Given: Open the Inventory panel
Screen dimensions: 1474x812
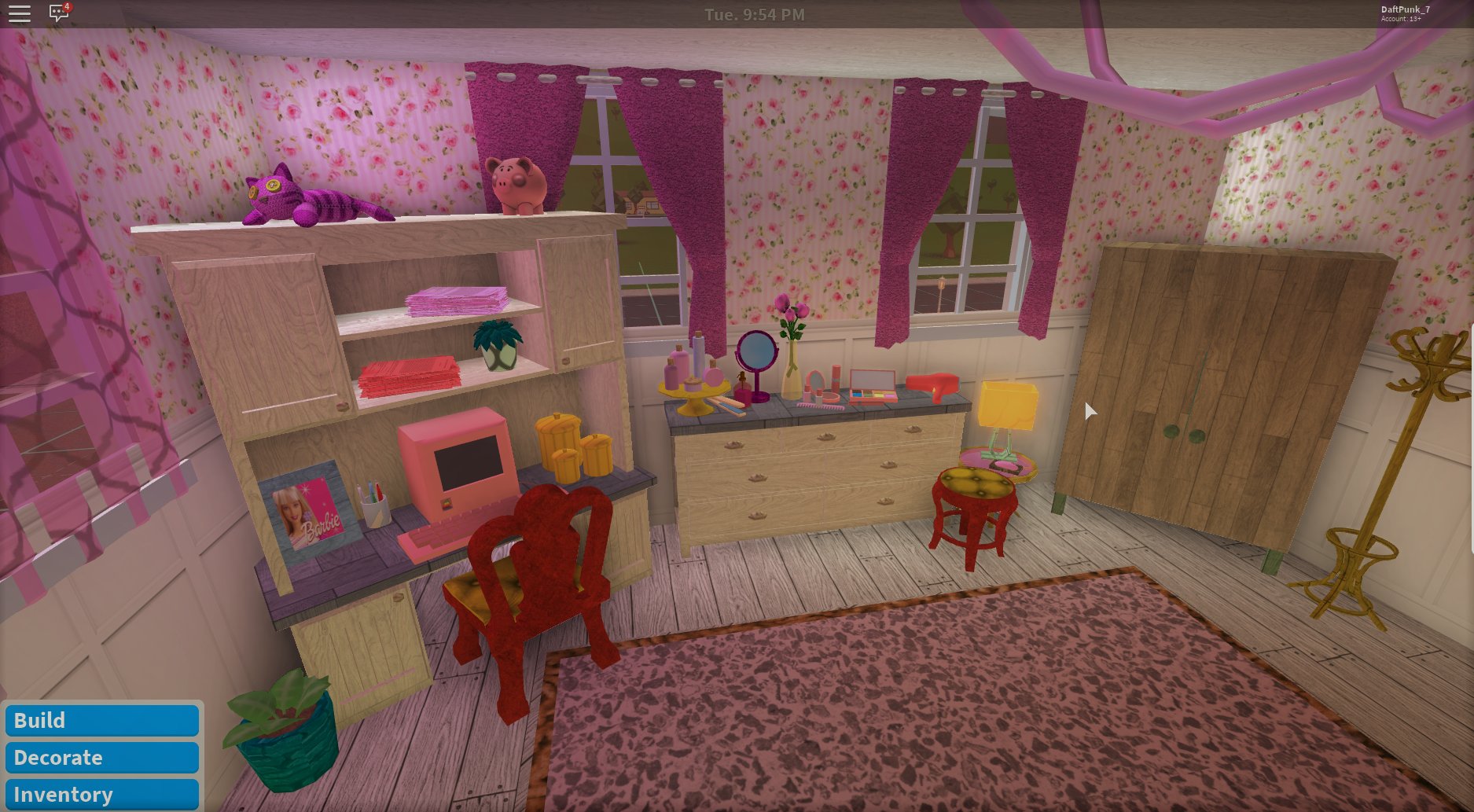Looking at the screenshot, I should [x=101, y=793].
